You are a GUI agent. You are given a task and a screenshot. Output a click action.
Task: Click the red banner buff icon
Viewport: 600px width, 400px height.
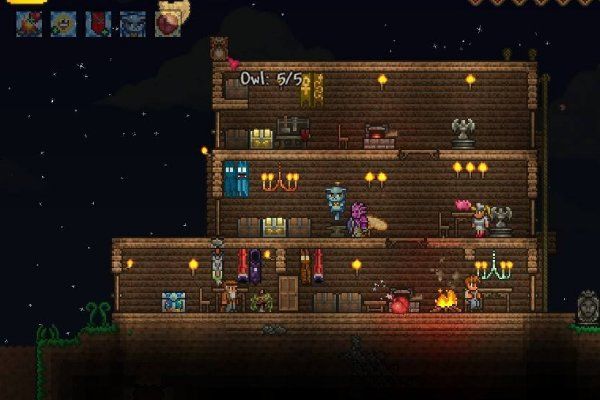(97, 22)
